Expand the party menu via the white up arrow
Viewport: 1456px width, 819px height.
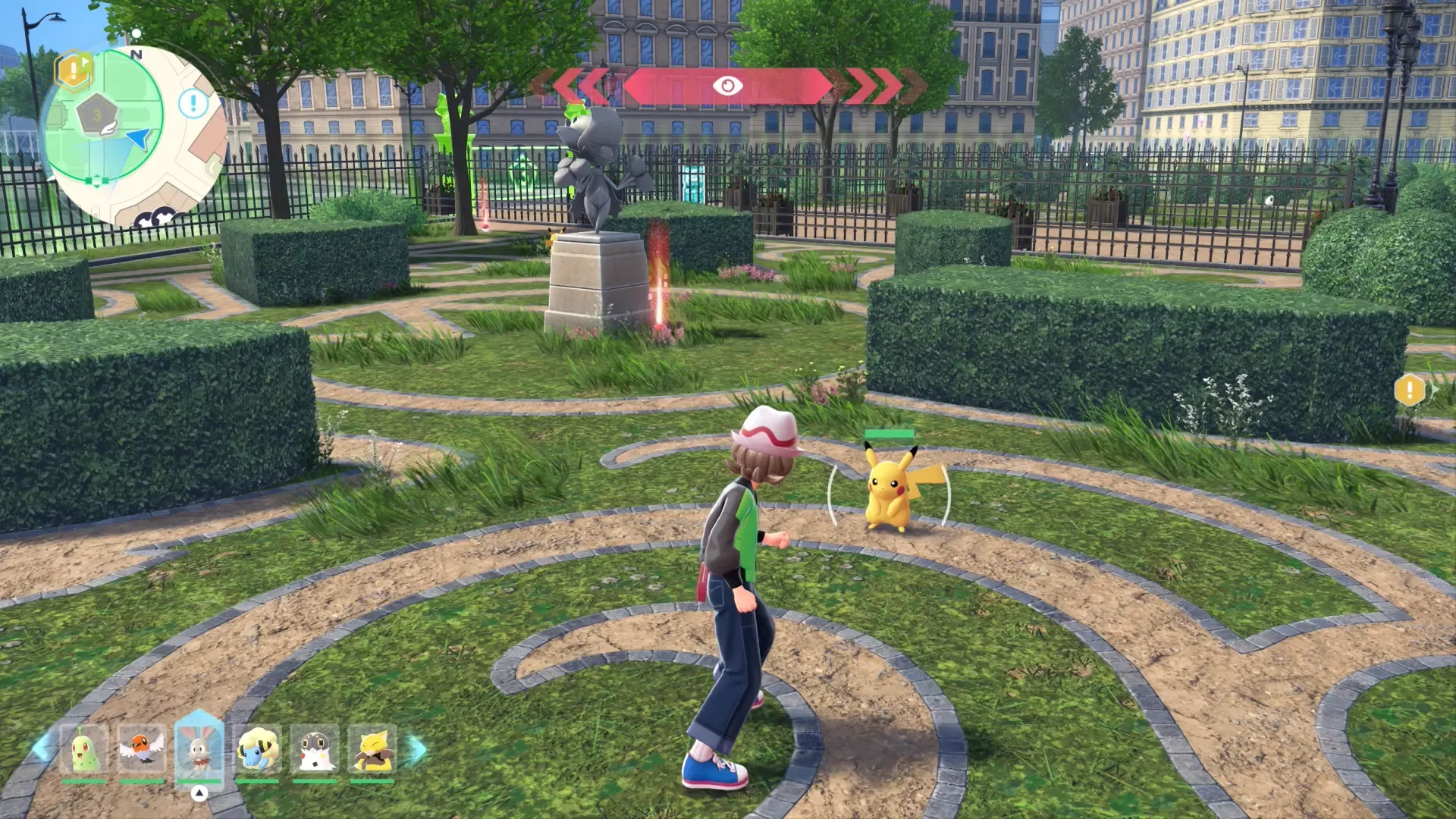[x=199, y=792]
